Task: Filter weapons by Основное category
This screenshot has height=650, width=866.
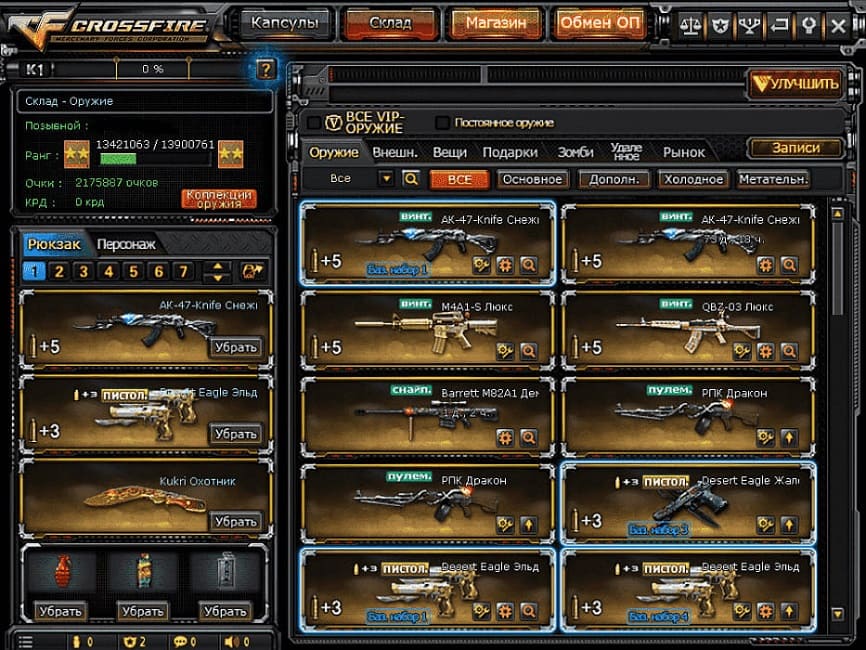Action: [533, 180]
